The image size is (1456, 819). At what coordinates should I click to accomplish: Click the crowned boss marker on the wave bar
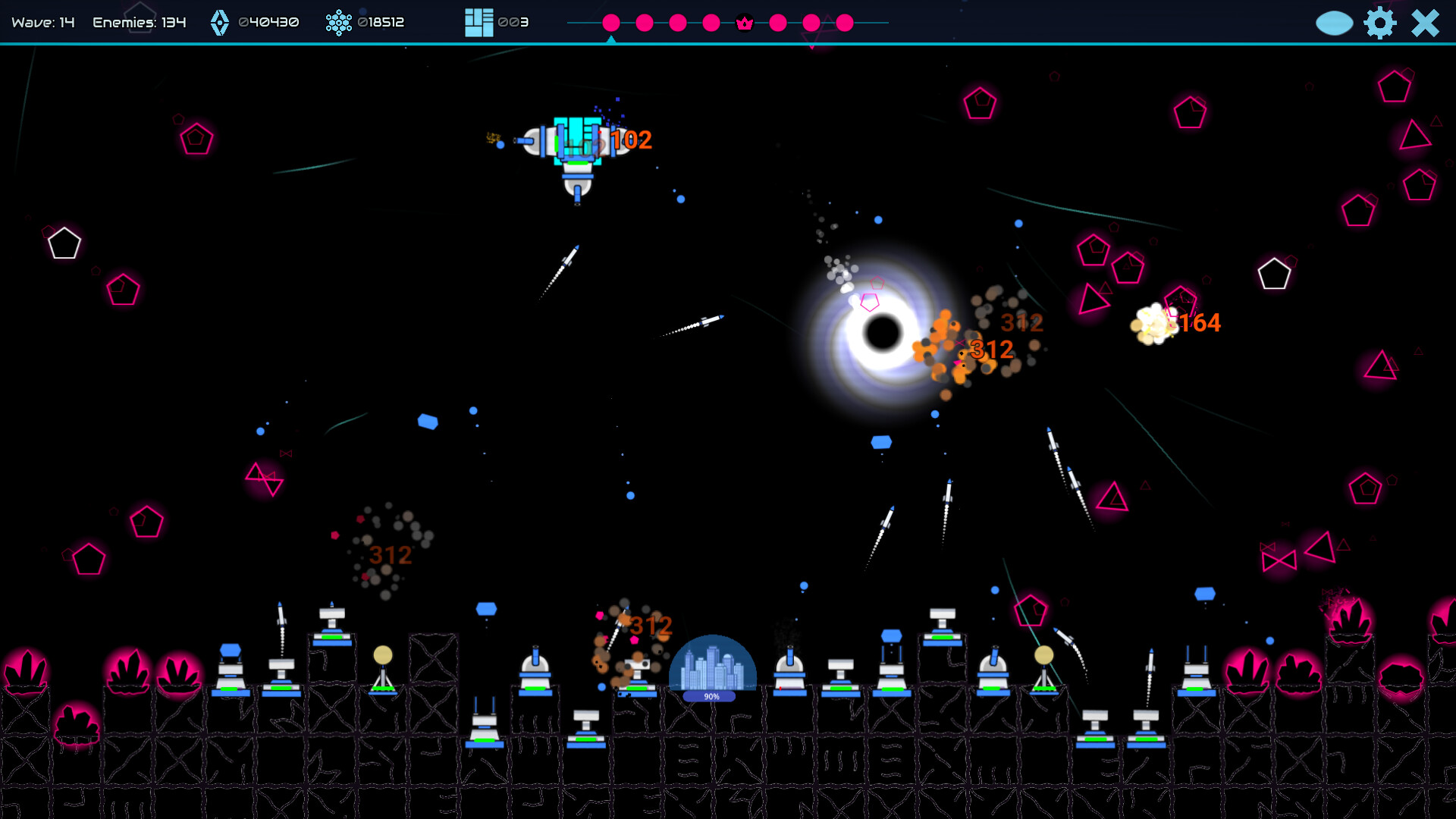(744, 23)
